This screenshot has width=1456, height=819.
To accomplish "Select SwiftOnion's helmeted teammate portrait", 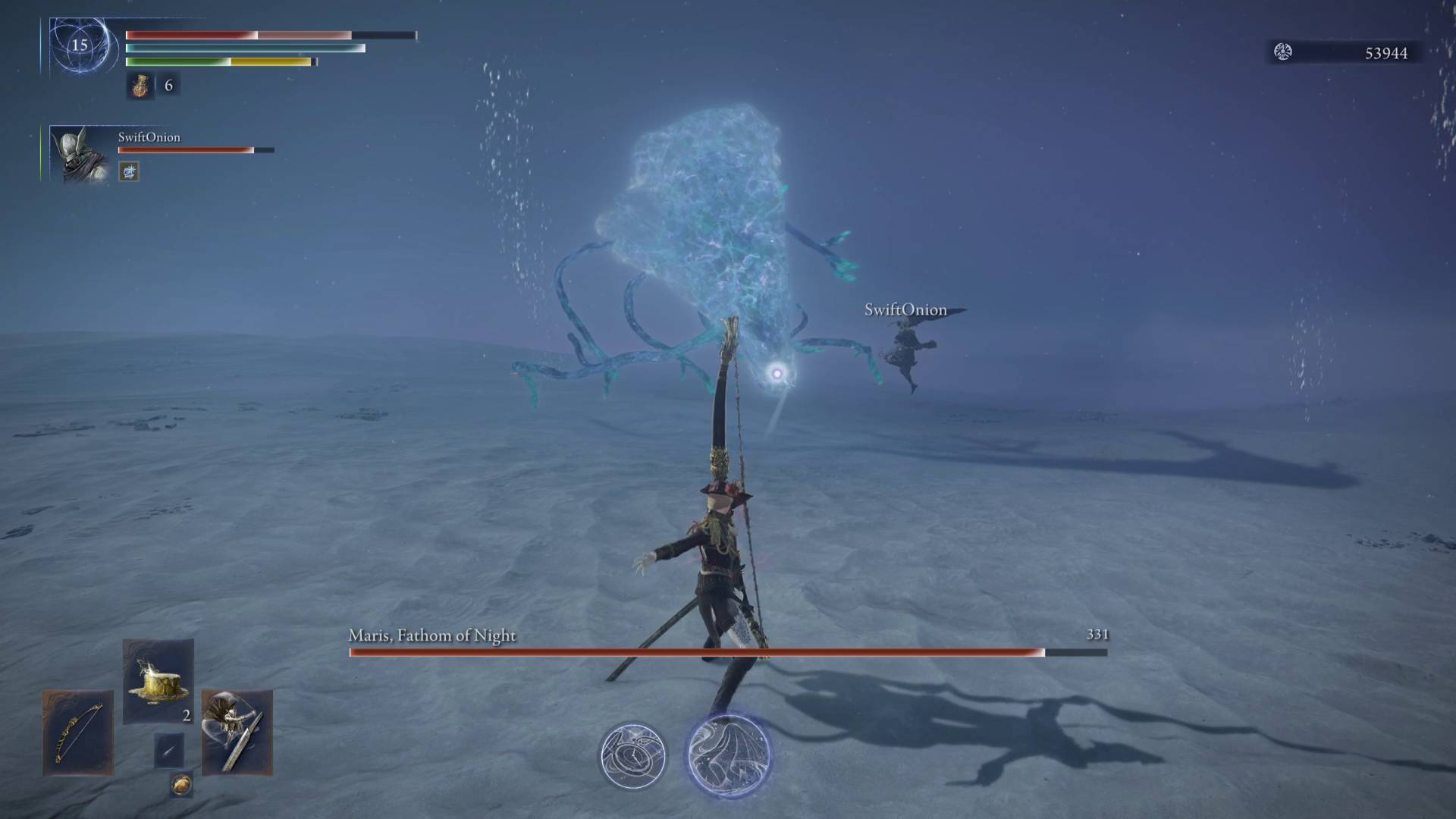I will (80, 155).
